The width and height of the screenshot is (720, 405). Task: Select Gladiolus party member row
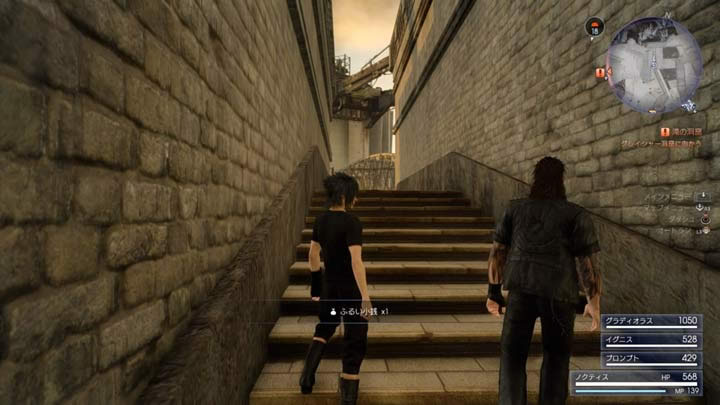pos(652,322)
